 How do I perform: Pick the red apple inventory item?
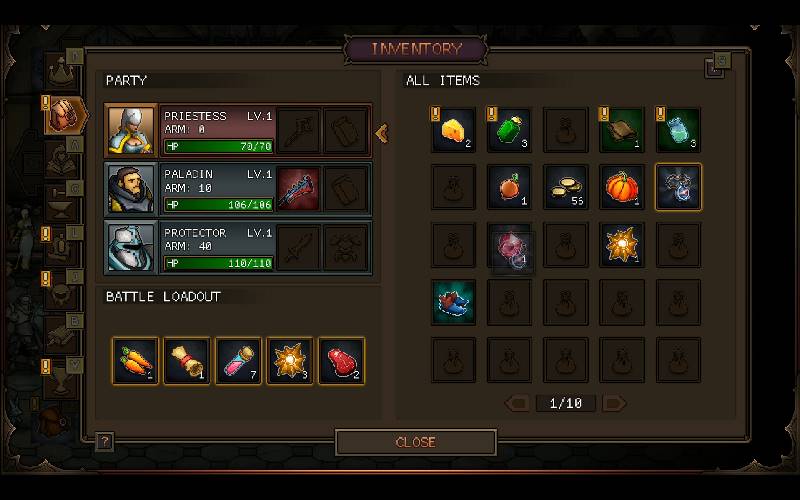(x=509, y=187)
